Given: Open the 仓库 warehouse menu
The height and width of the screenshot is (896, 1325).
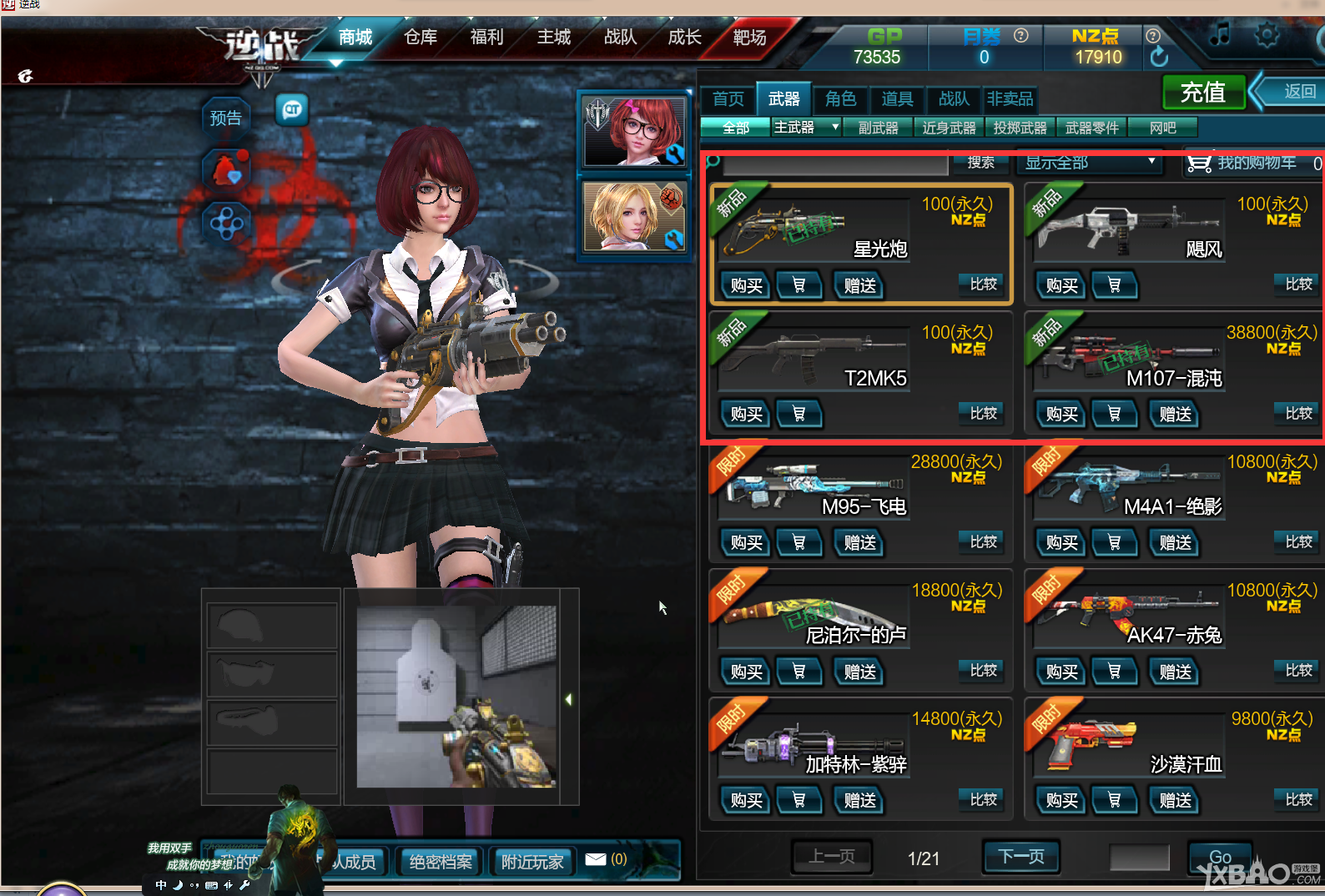Looking at the screenshot, I should pyautogui.click(x=421, y=38).
